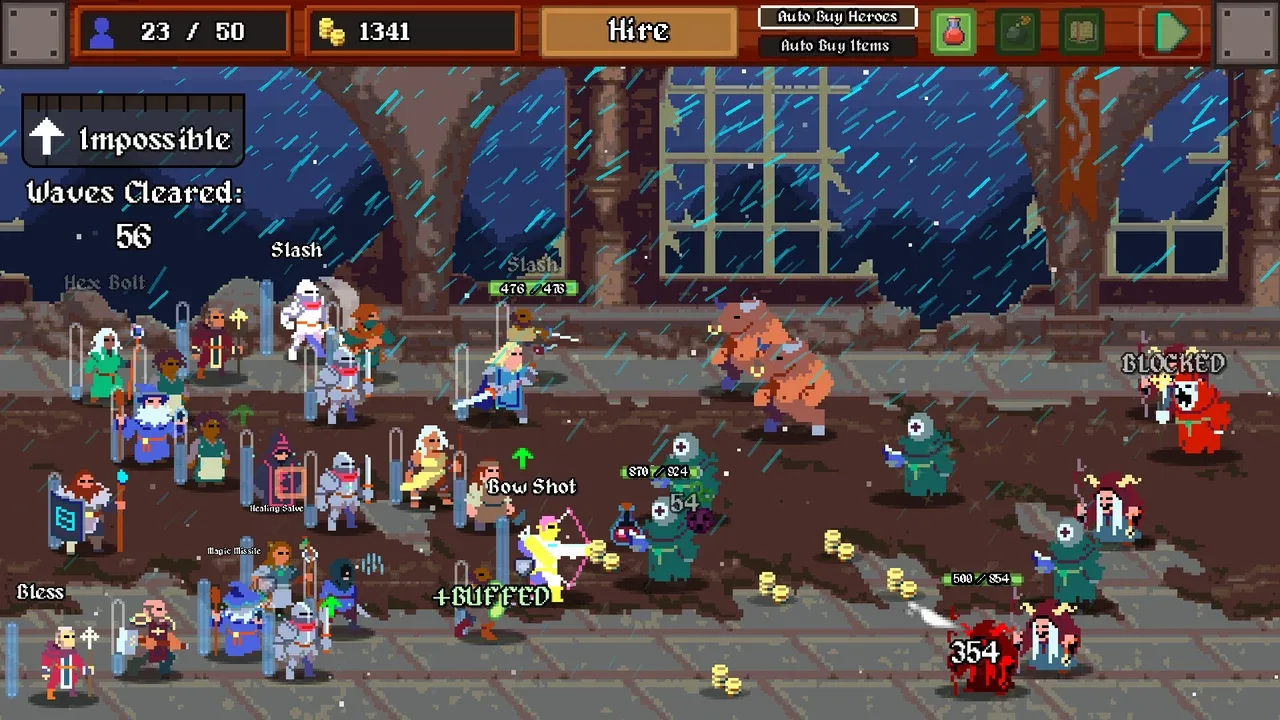Select the bomb item button

point(1017,32)
